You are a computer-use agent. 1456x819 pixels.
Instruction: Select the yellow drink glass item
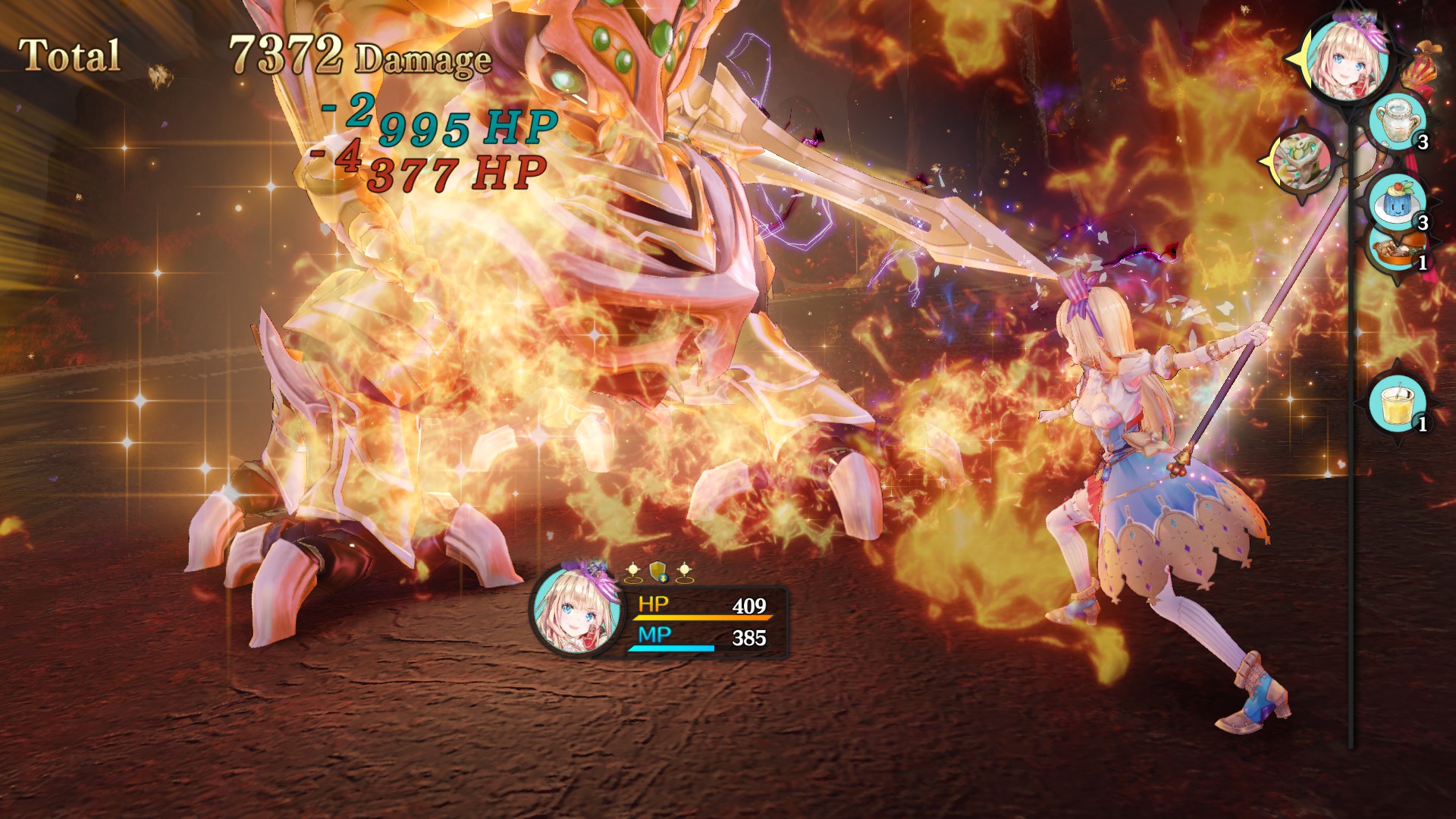pyautogui.click(x=1397, y=403)
